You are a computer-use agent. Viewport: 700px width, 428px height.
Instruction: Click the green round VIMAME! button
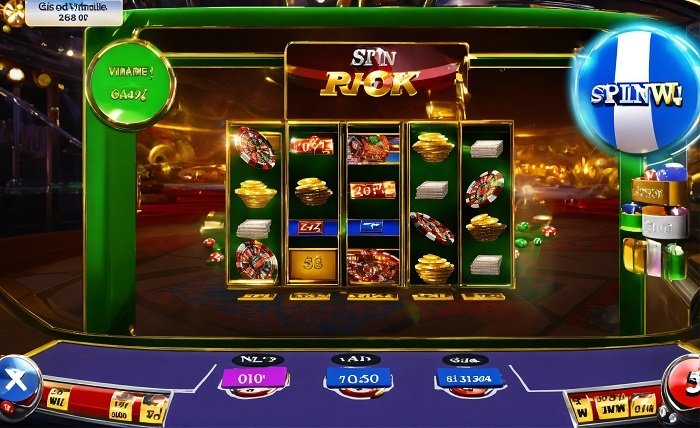point(129,84)
